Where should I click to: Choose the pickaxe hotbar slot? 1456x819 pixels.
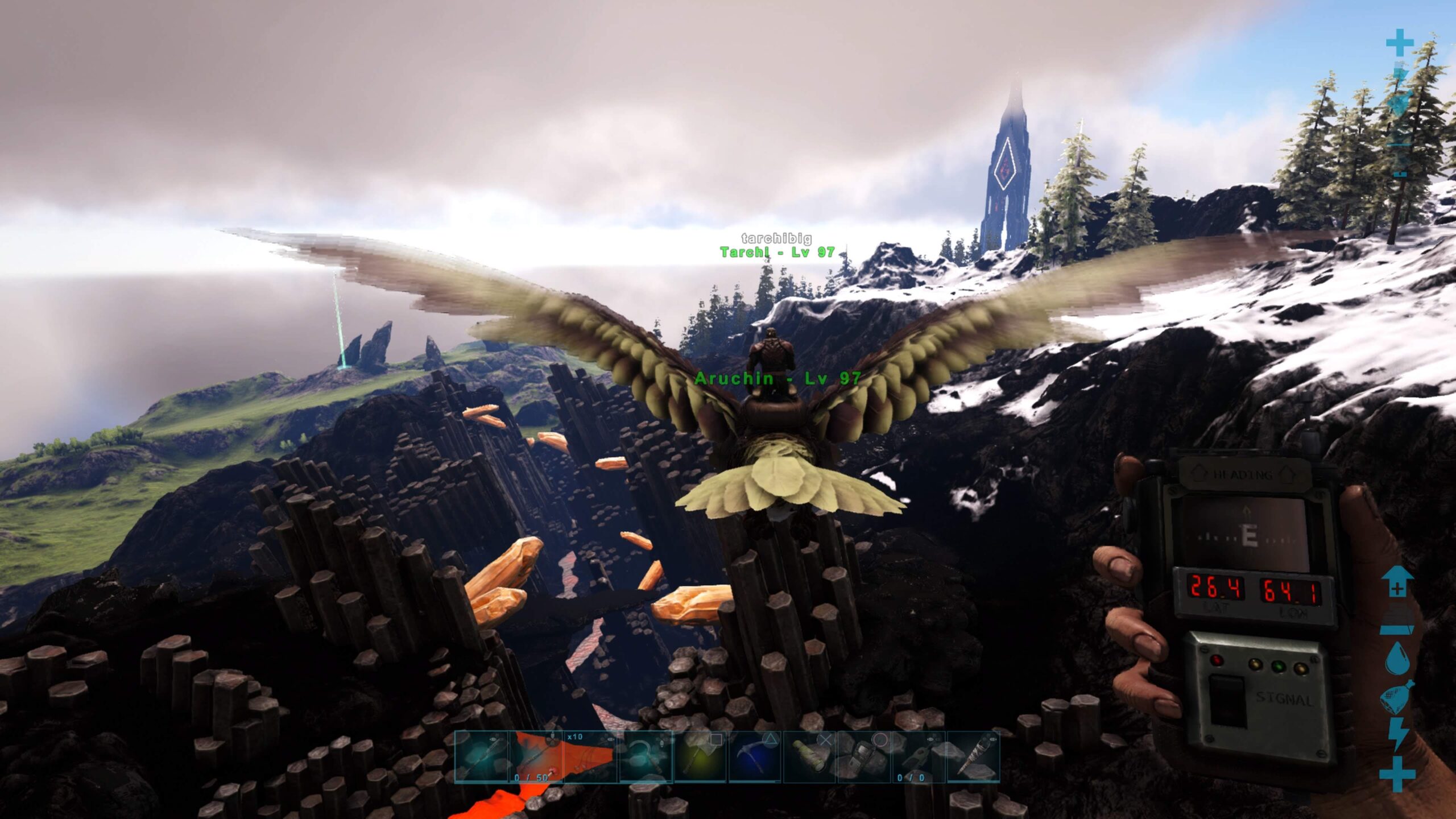[x=755, y=757]
